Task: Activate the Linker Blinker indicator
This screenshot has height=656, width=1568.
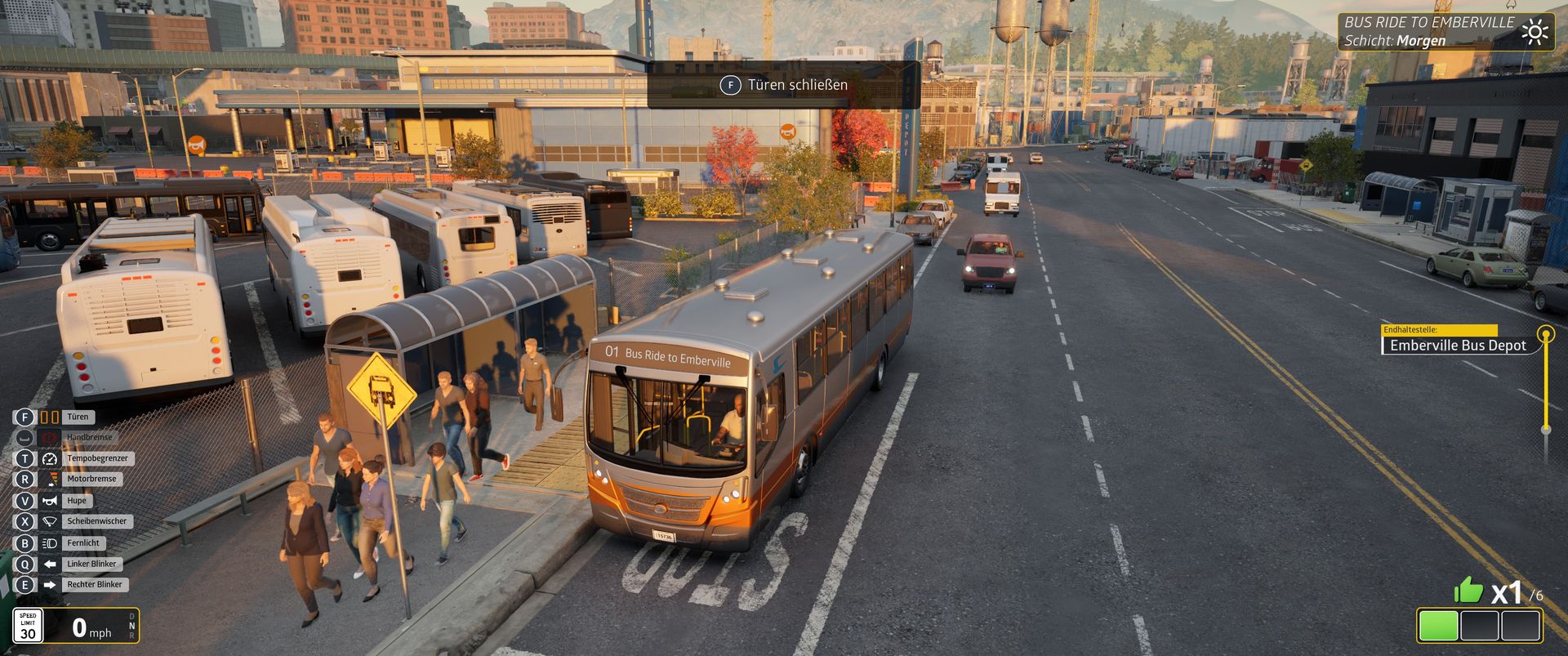Action: 91,564
